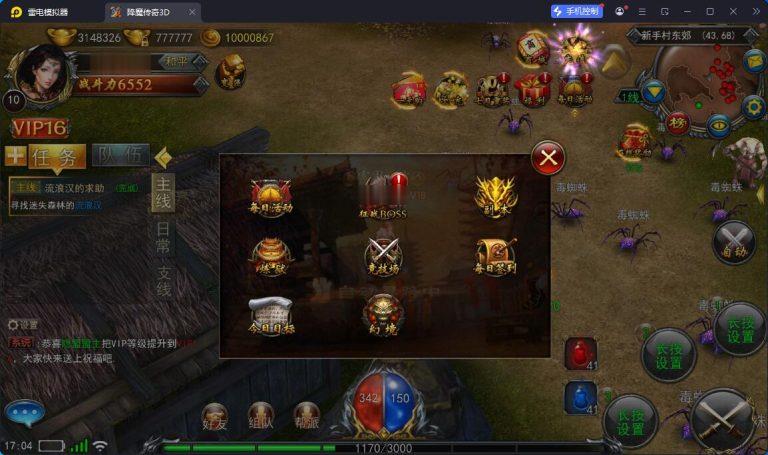Switch to the 队伍 team tab
The width and height of the screenshot is (768, 455).
click(120, 156)
